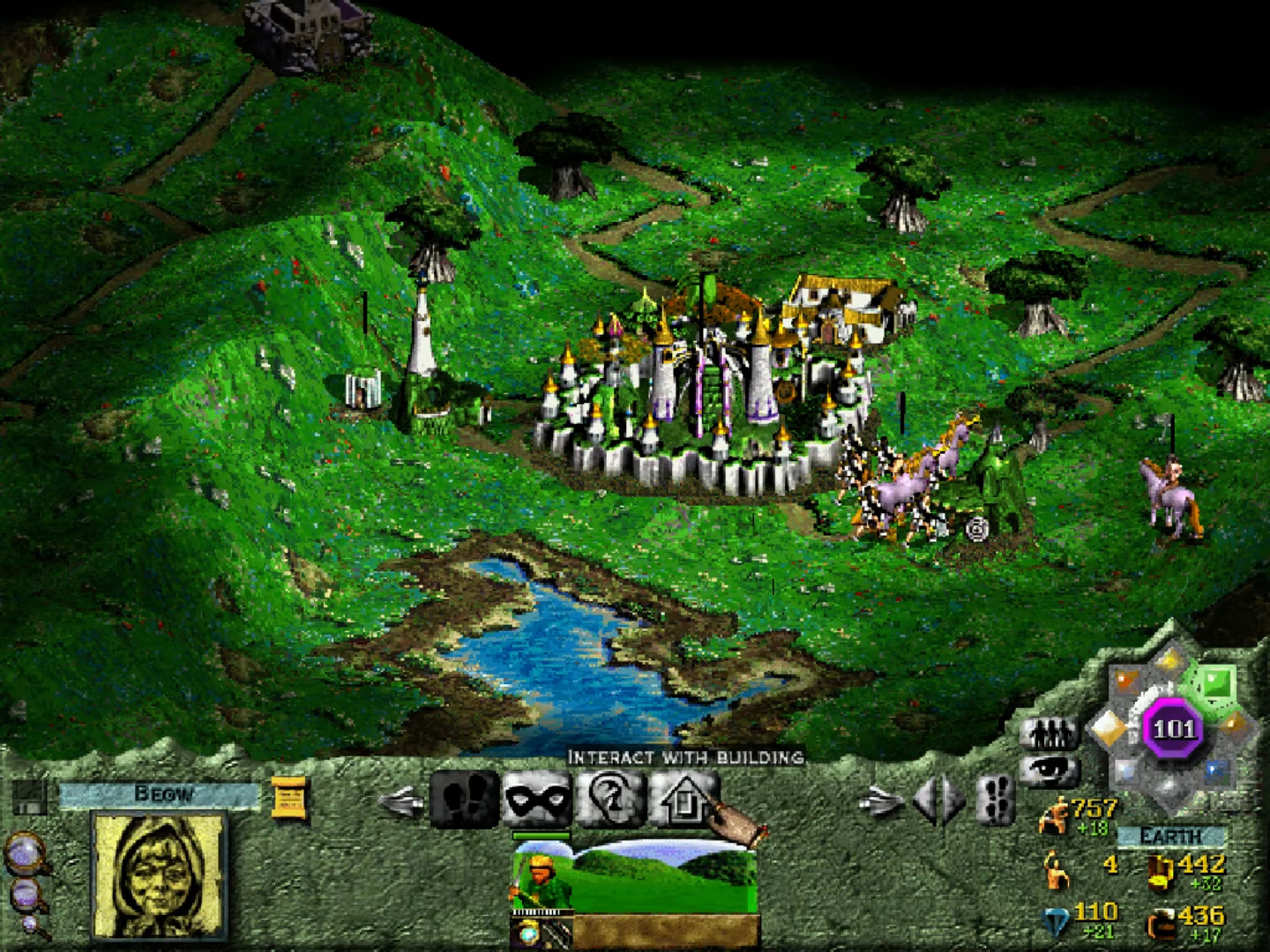Image resolution: width=1270 pixels, height=952 pixels.
Task: Select the green crystal on the faith emblem
Action: pos(1214,681)
